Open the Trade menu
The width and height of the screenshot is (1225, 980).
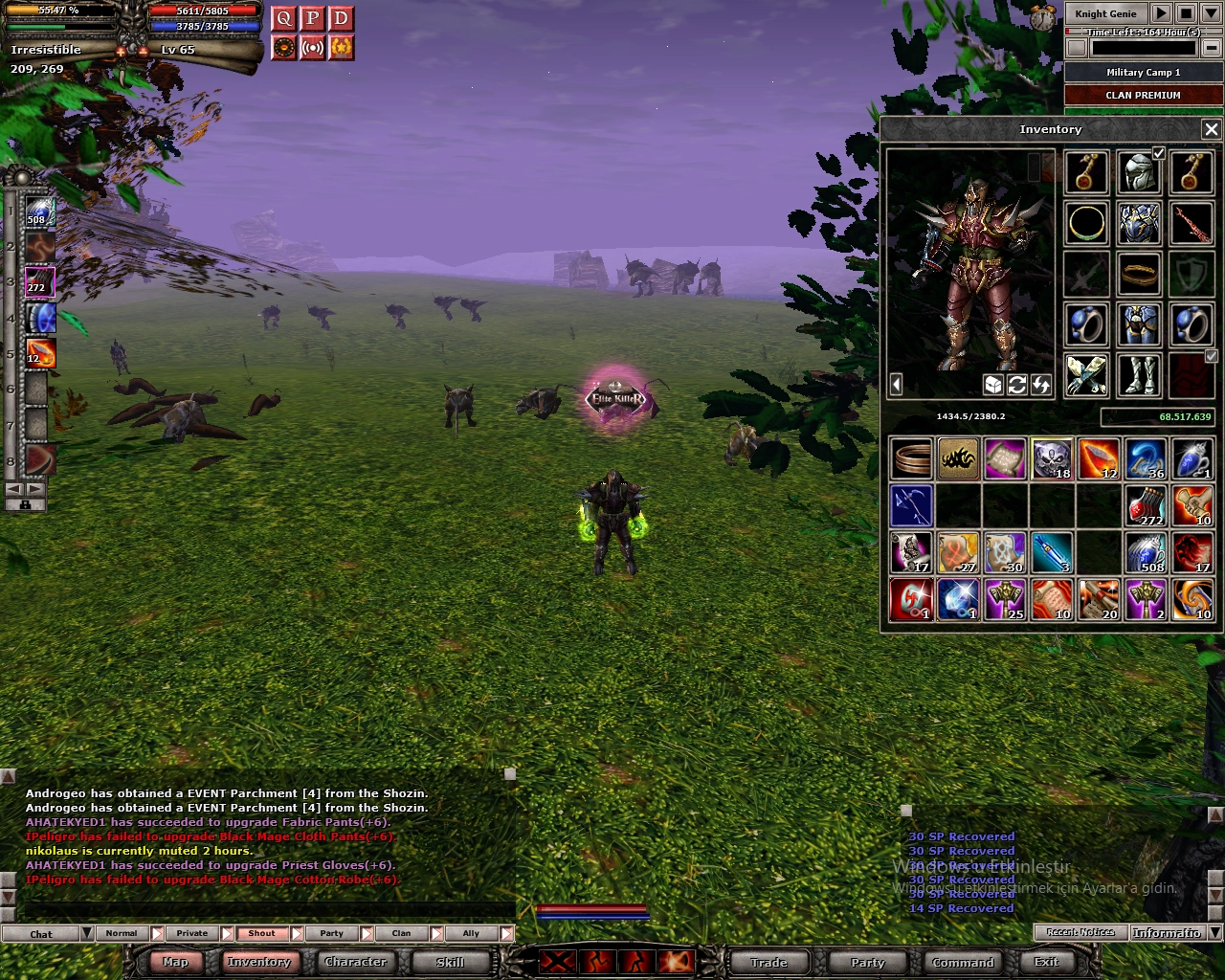coord(768,962)
